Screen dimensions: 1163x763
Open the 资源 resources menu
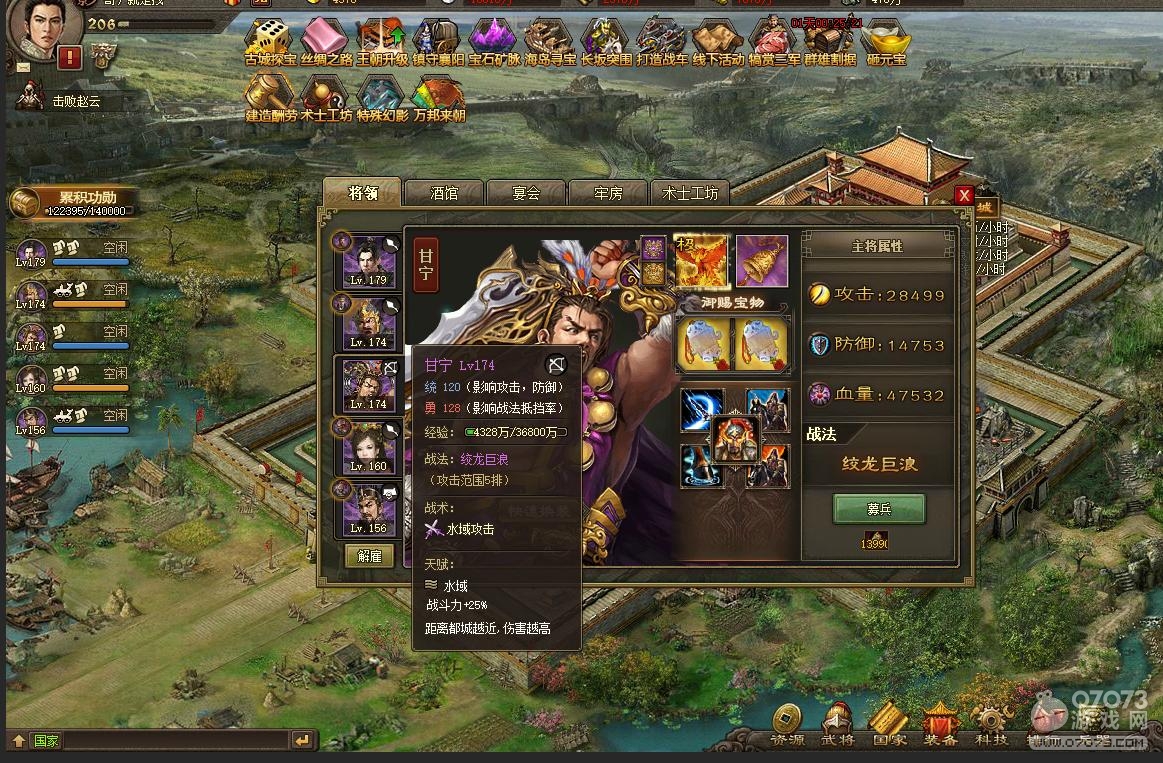click(x=787, y=725)
